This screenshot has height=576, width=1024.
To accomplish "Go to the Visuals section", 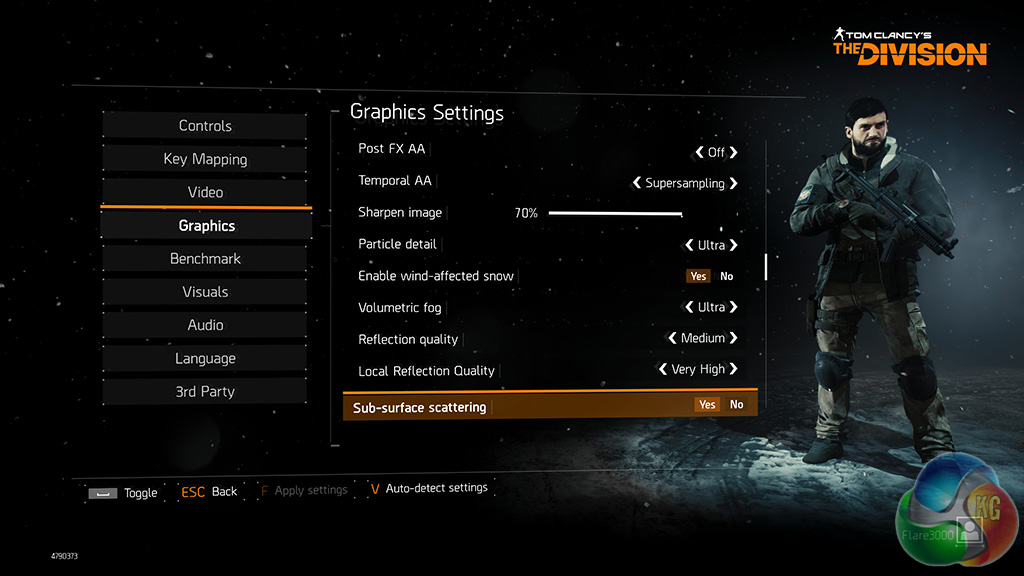I will (205, 292).
